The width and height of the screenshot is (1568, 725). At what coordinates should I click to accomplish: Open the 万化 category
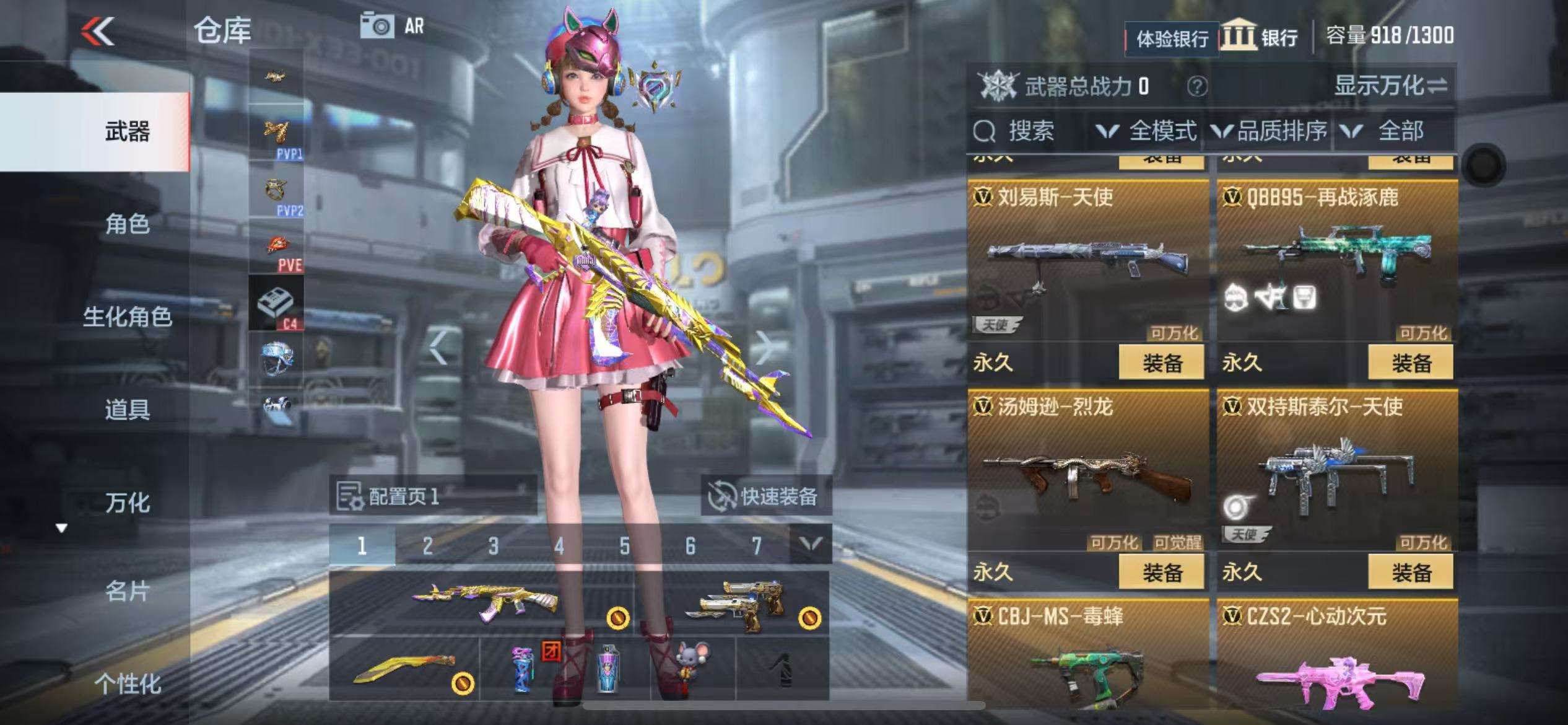127,503
